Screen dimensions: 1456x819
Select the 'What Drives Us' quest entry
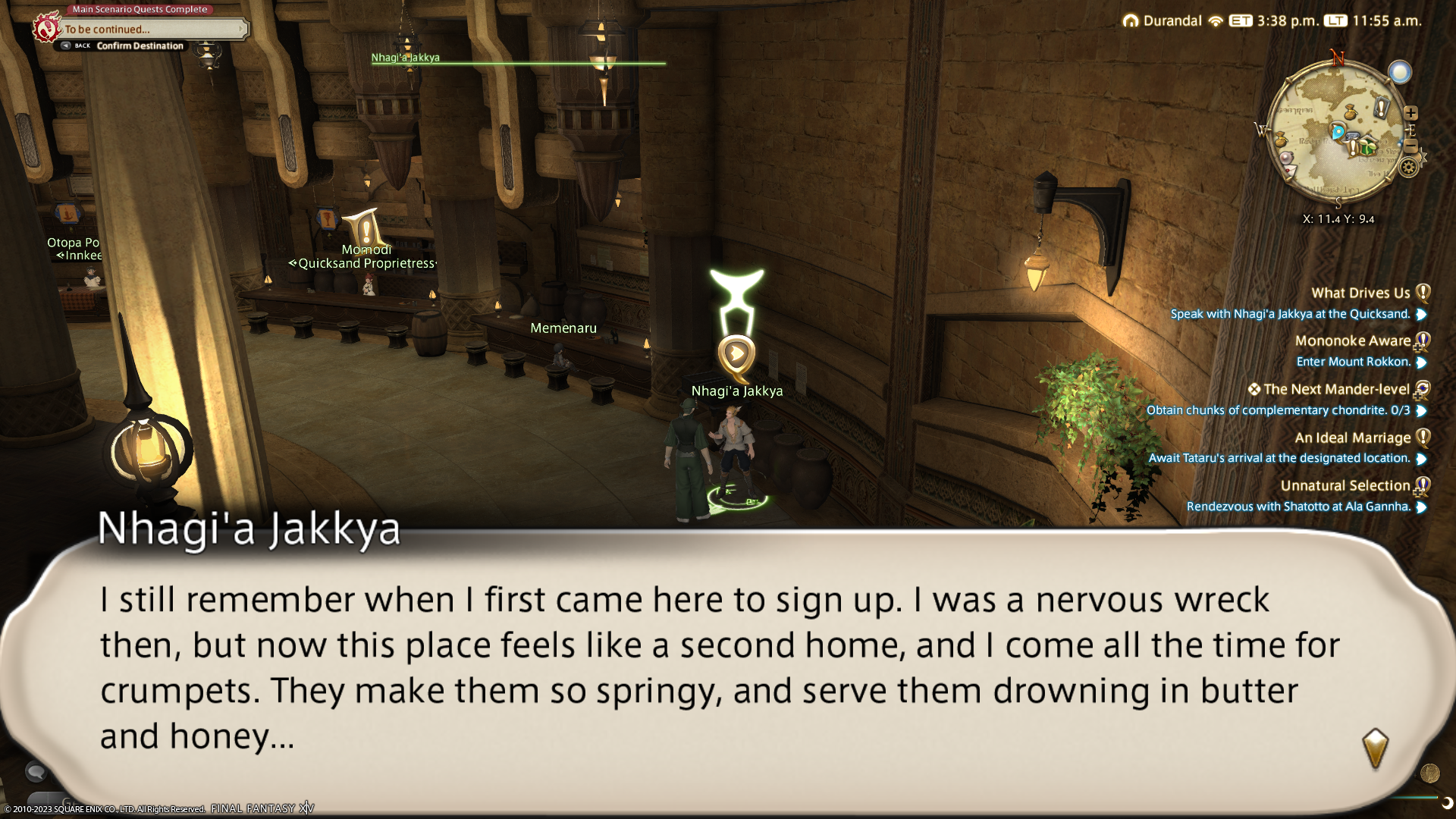click(x=1360, y=293)
